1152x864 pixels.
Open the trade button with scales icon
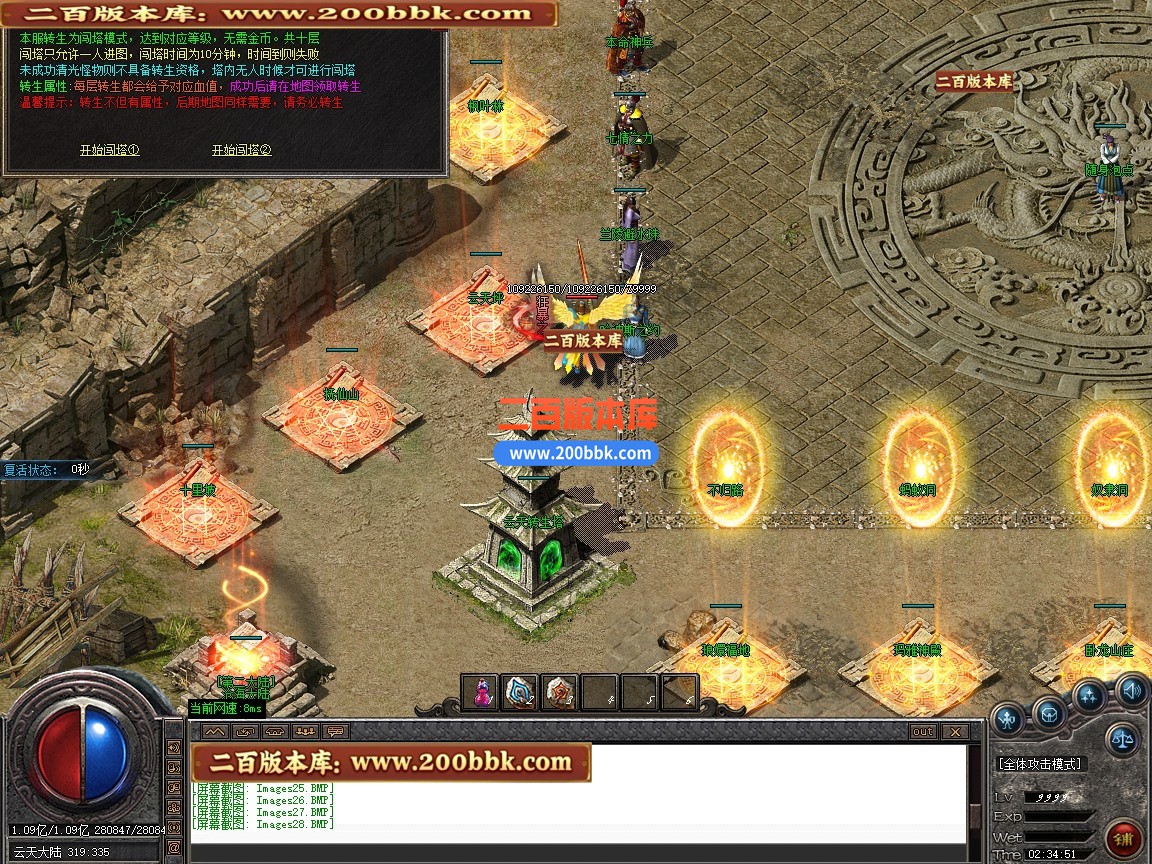1122,740
